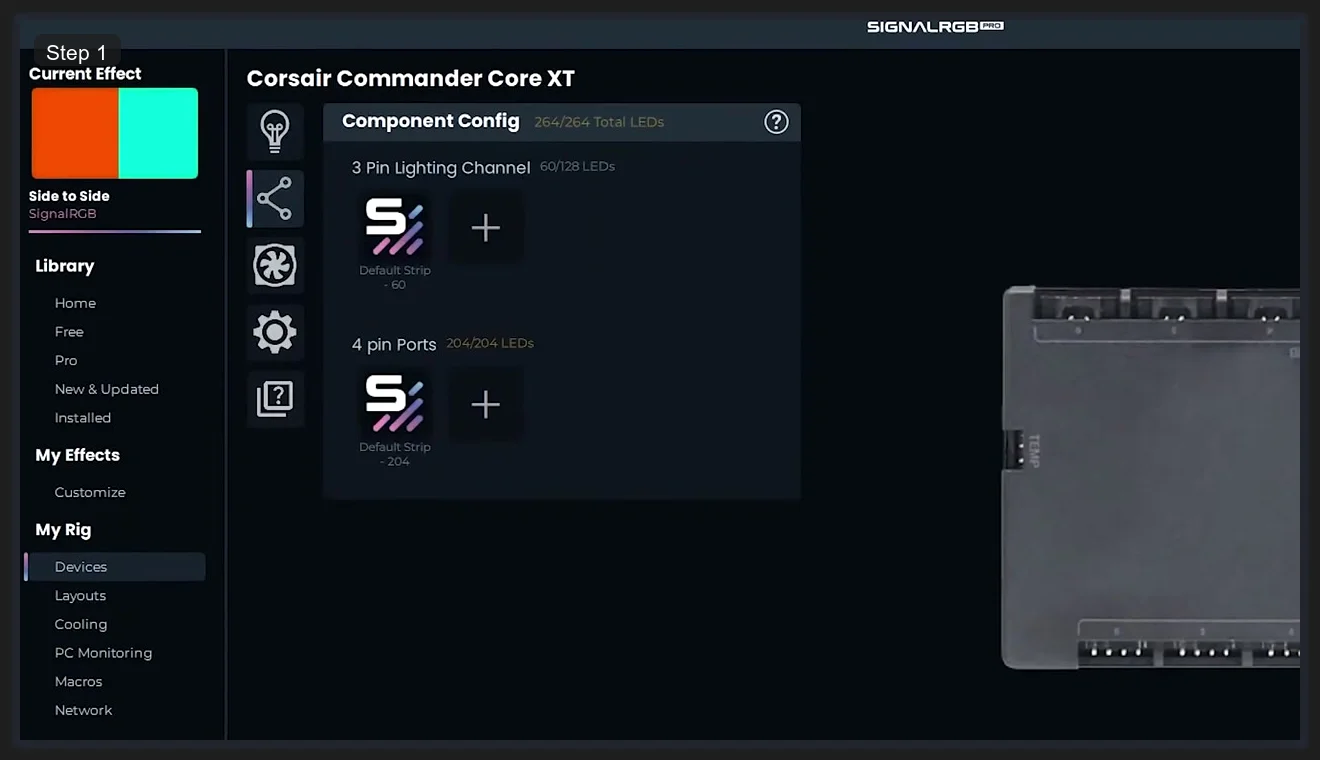
Task: Open Component Config help question mark
Action: 776,121
